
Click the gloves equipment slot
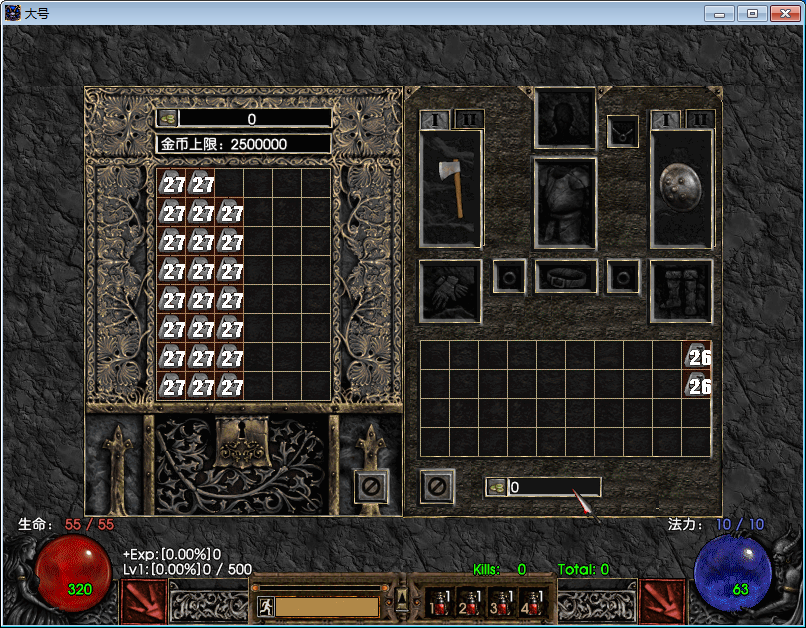(x=450, y=291)
